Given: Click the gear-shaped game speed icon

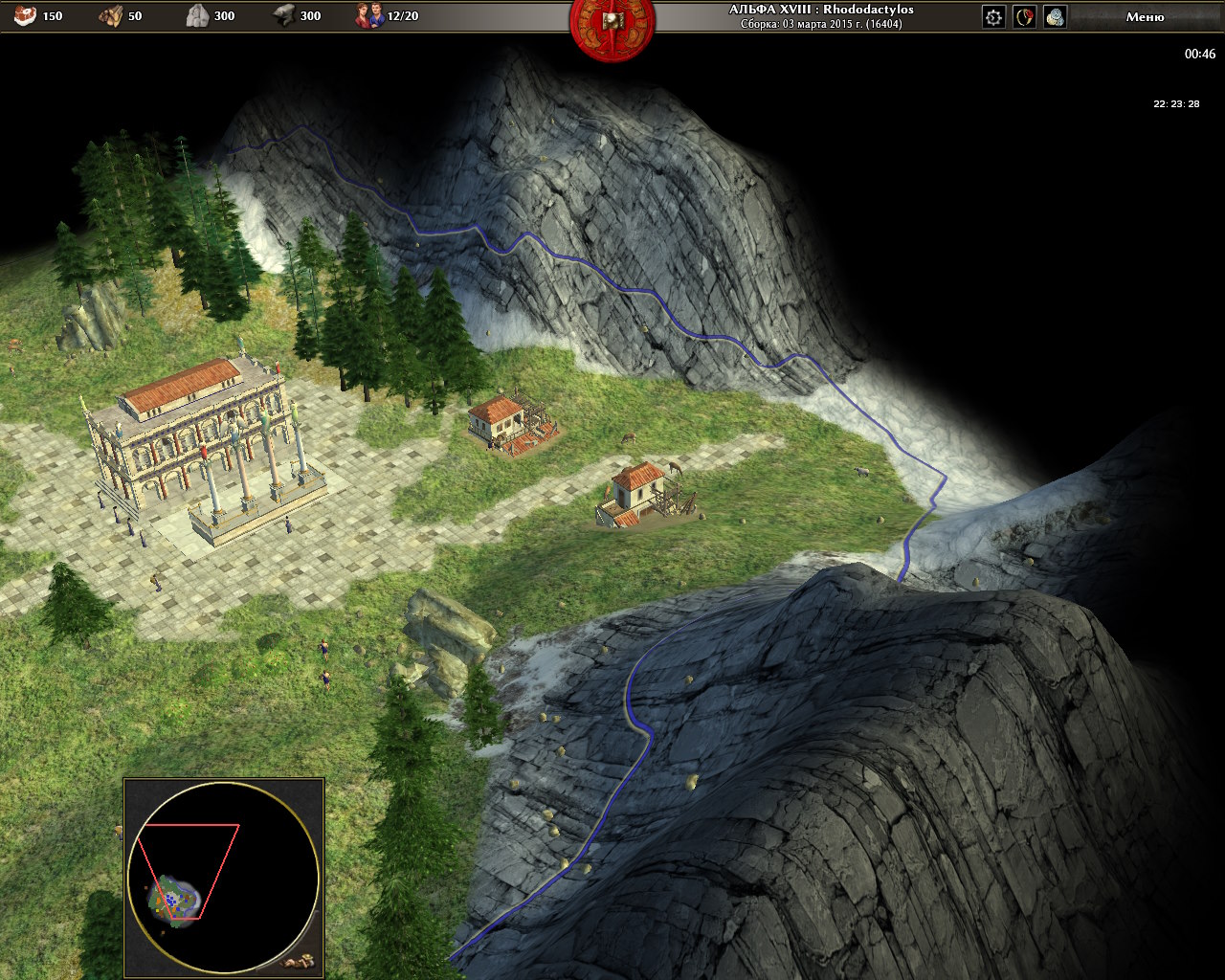Looking at the screenshot, I should tap(994, 16).
